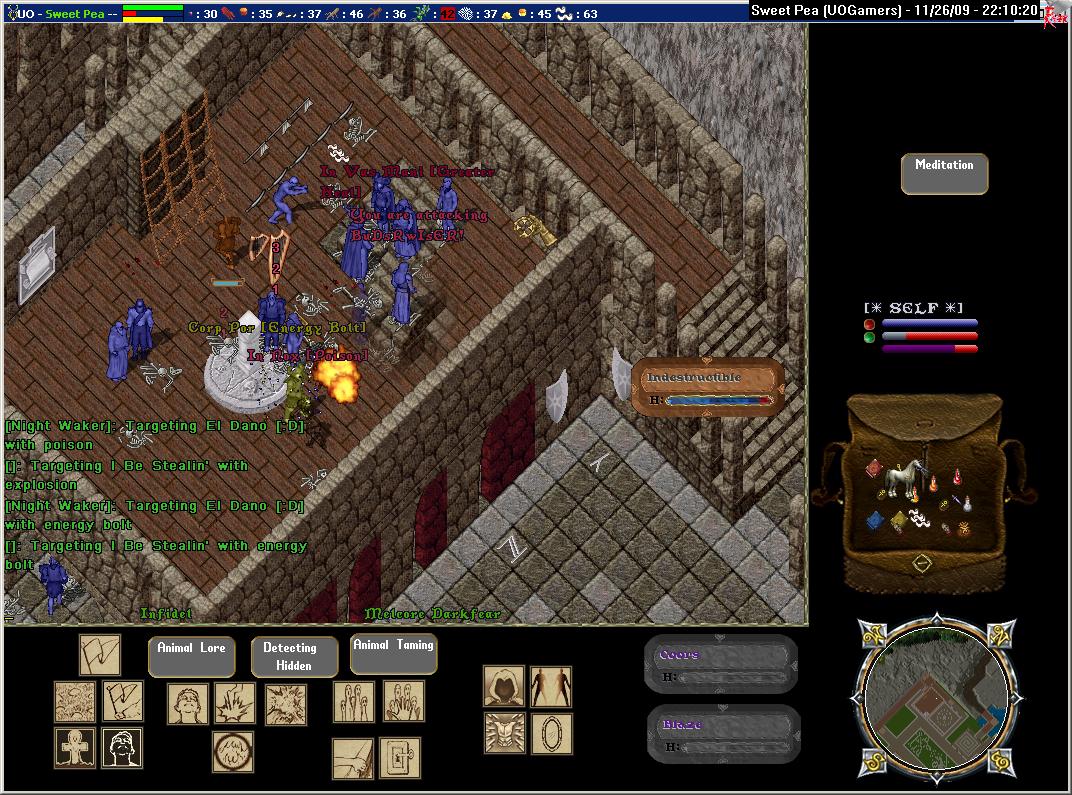Activate the circular rune spell icon

(232, 752)
